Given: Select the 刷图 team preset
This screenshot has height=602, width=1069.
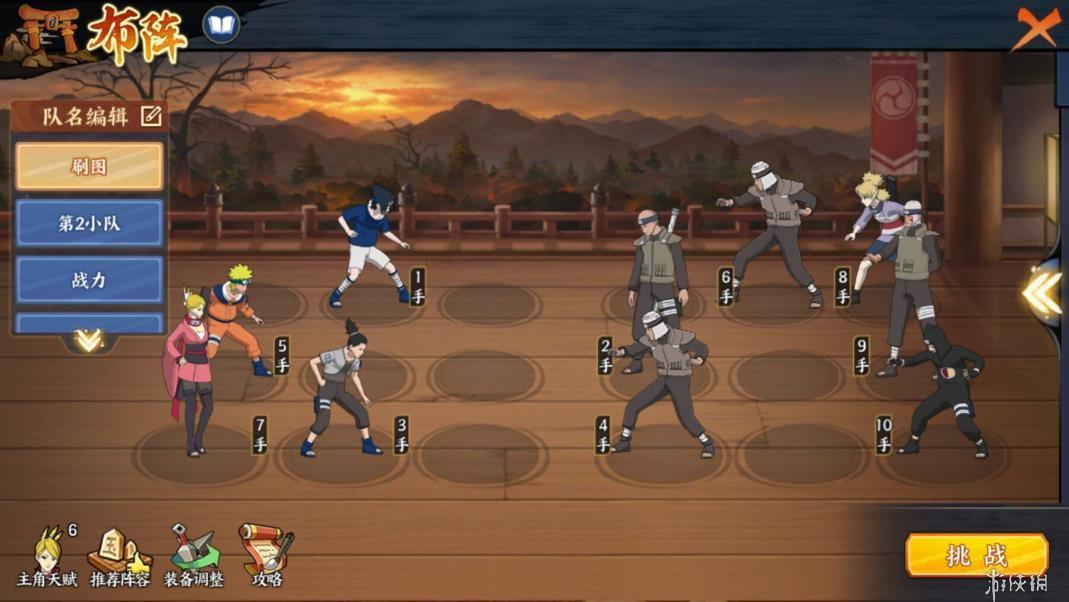Looking at the screenshot, I should pyautogui.click(x=89, y=166).
